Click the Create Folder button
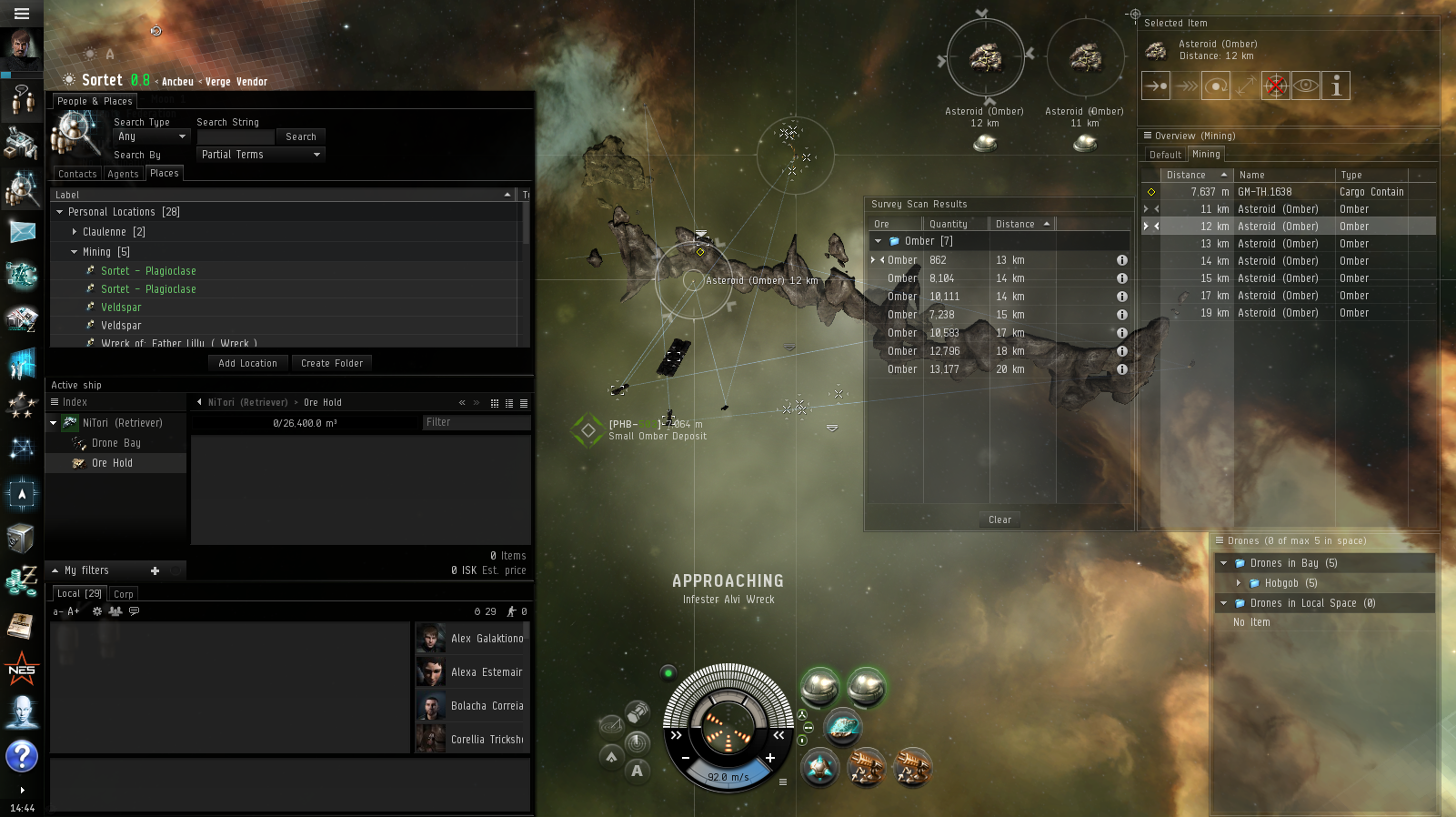 332,363
